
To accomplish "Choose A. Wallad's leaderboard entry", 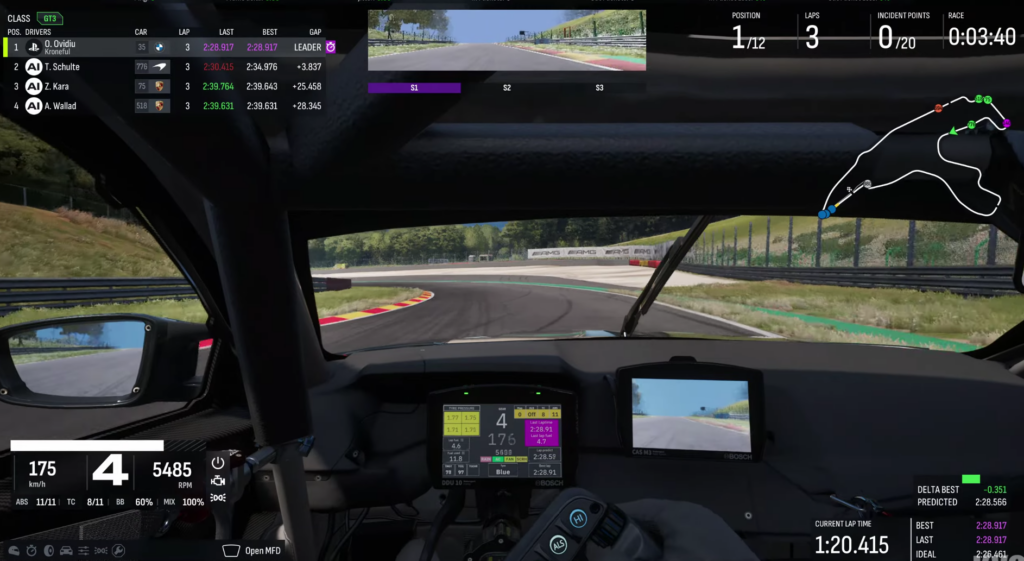I will point(170,105).
